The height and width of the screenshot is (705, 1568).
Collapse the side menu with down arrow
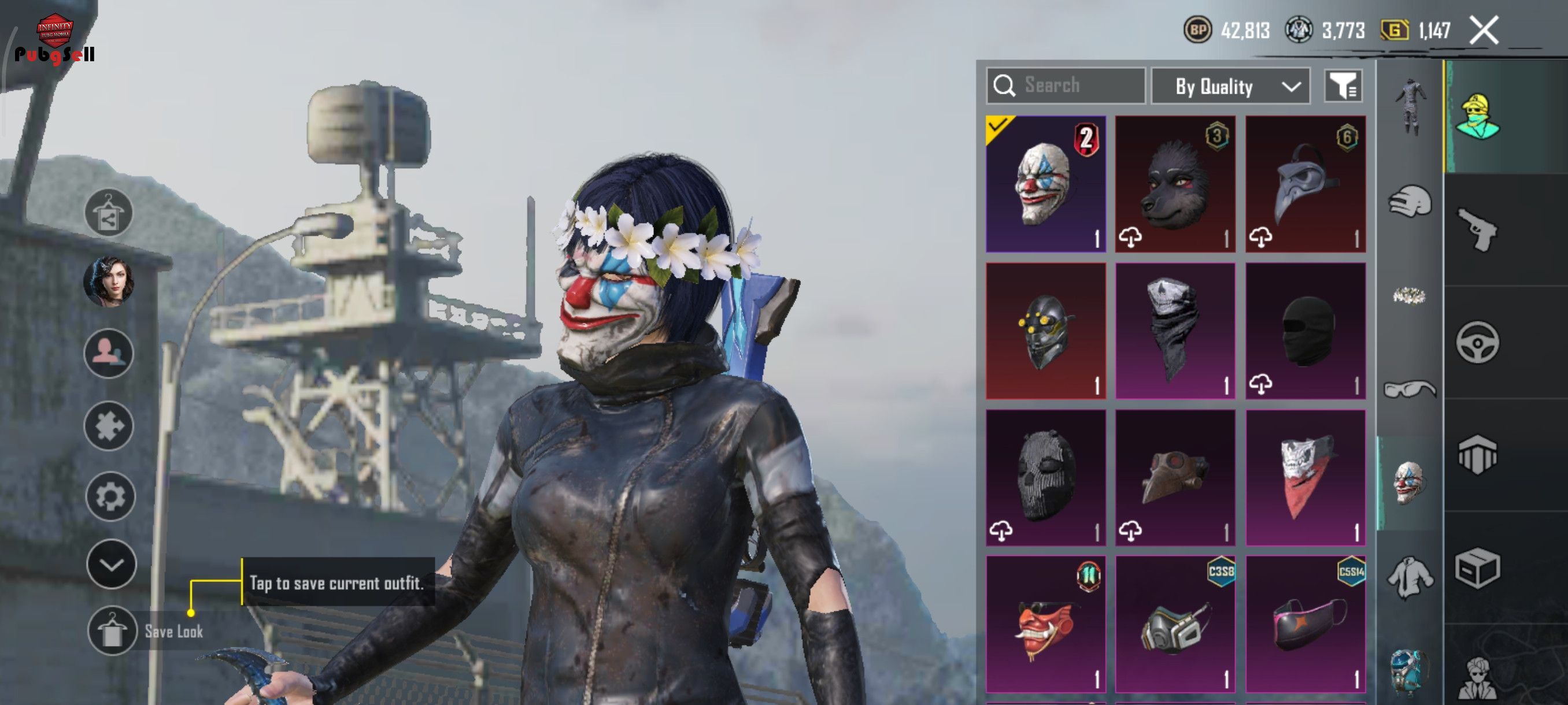tap(111, 565)
